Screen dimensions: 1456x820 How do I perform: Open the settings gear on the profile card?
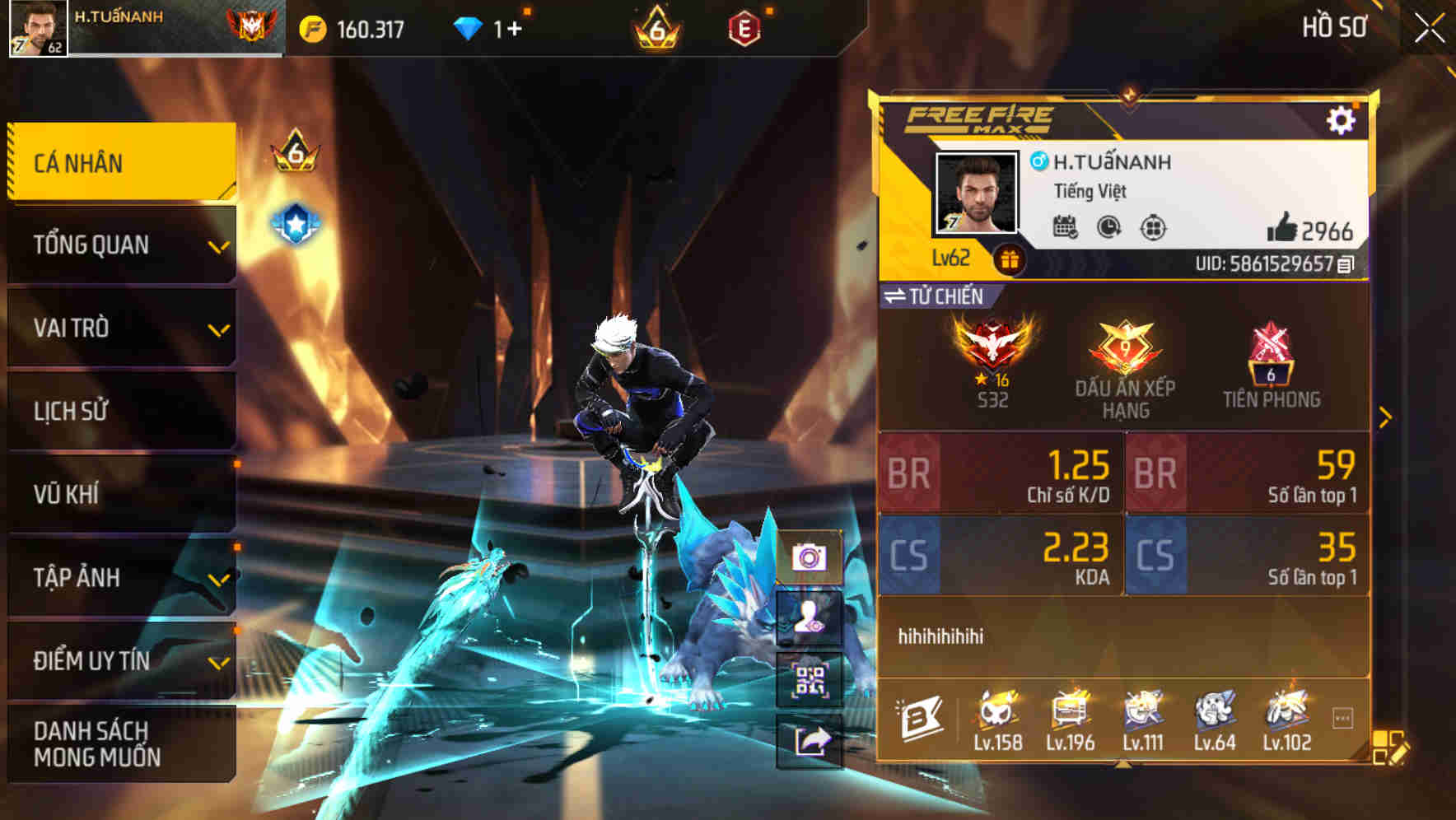pyautogui.click(x=1342, y=119)
